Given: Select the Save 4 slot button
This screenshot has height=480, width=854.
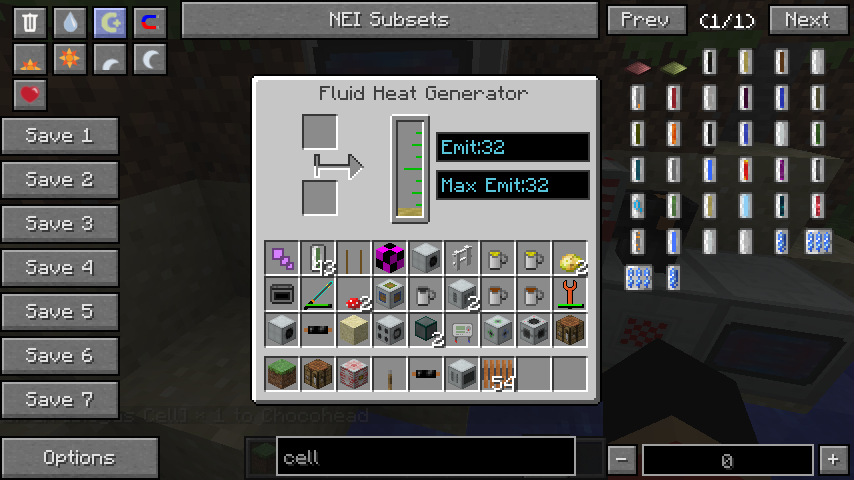Looking at the screenshot, I should pos(60,268).
